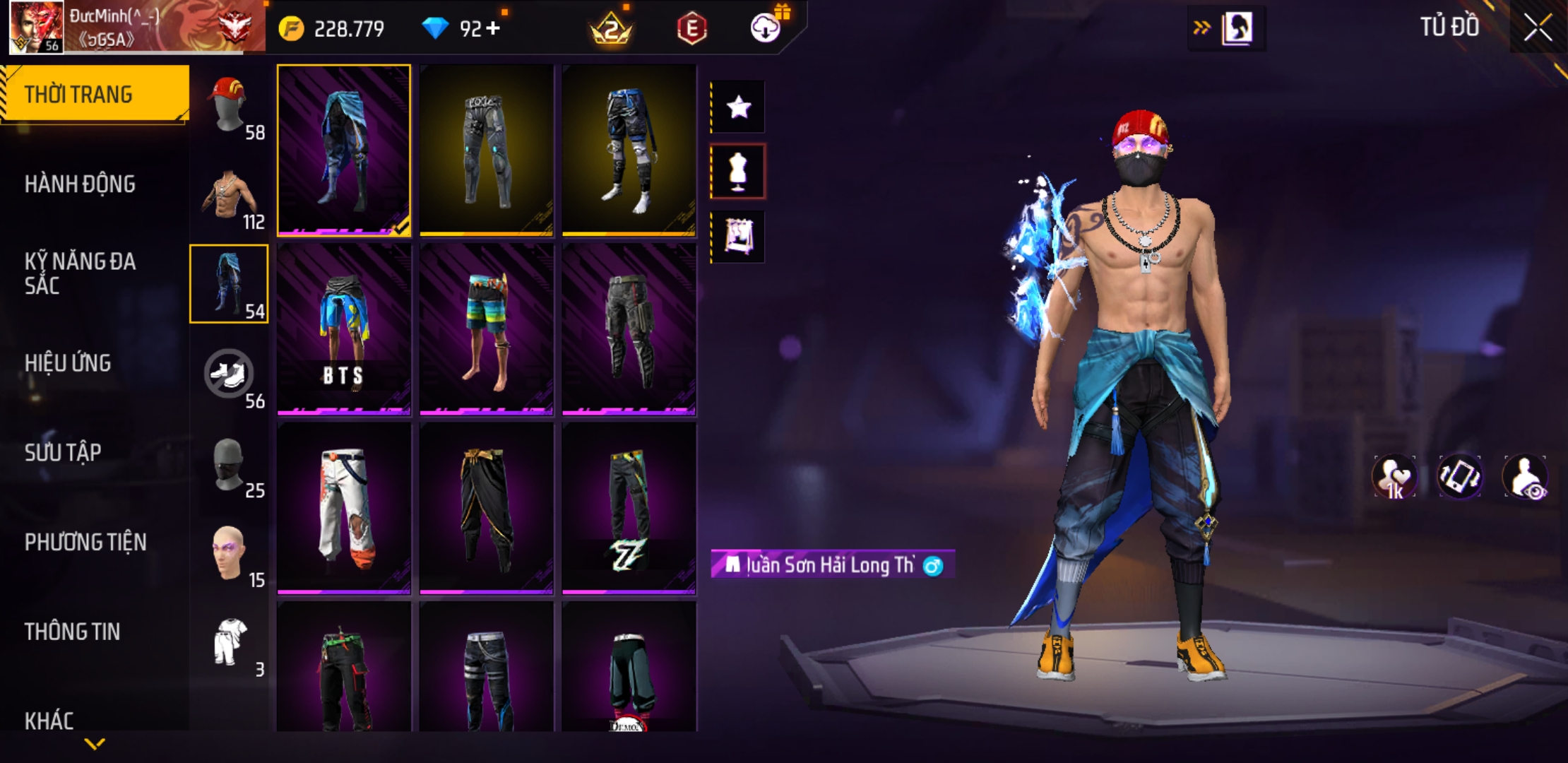This screenshot has height=763, width=1568.
Task: Open the face mask category
Action: click(x=229, y=464)
